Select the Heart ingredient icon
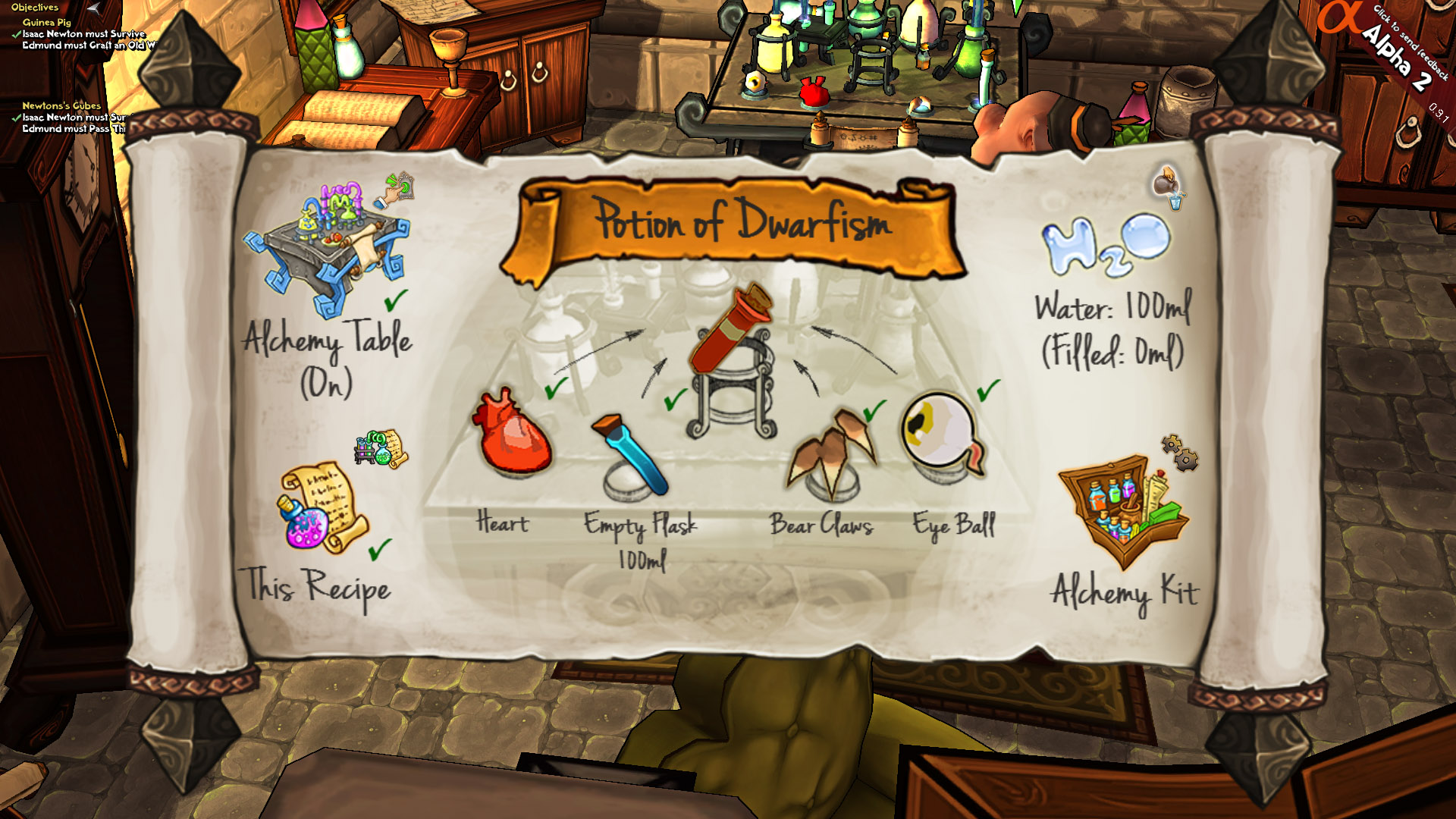 [x=512, y=432]
